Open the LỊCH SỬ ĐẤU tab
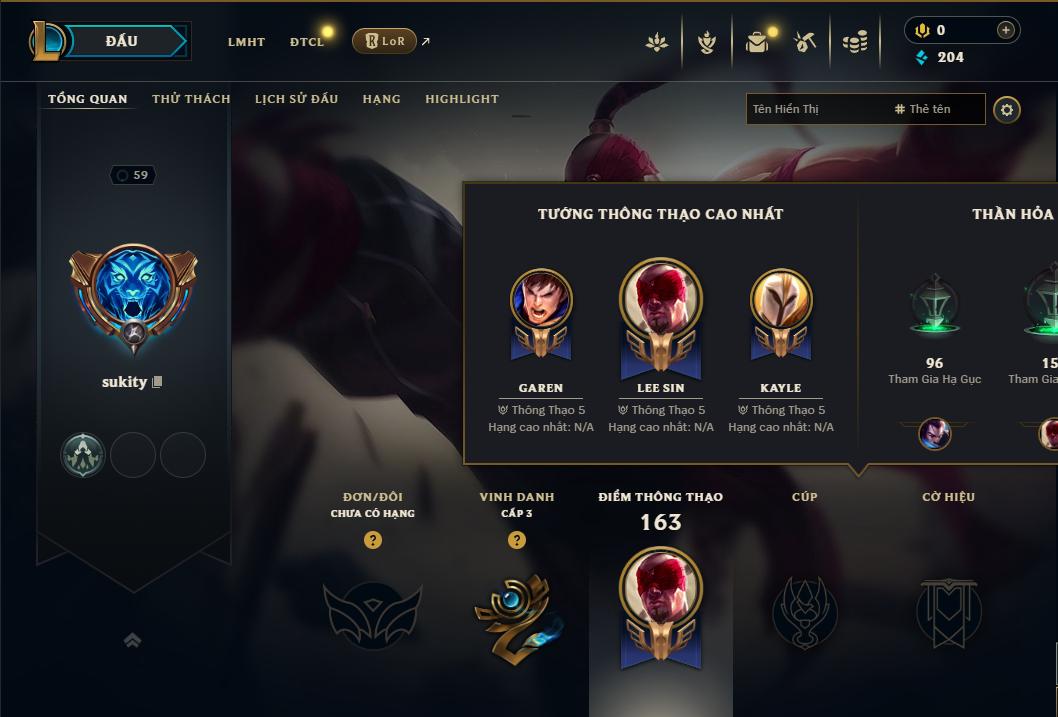 pos(296,99)
